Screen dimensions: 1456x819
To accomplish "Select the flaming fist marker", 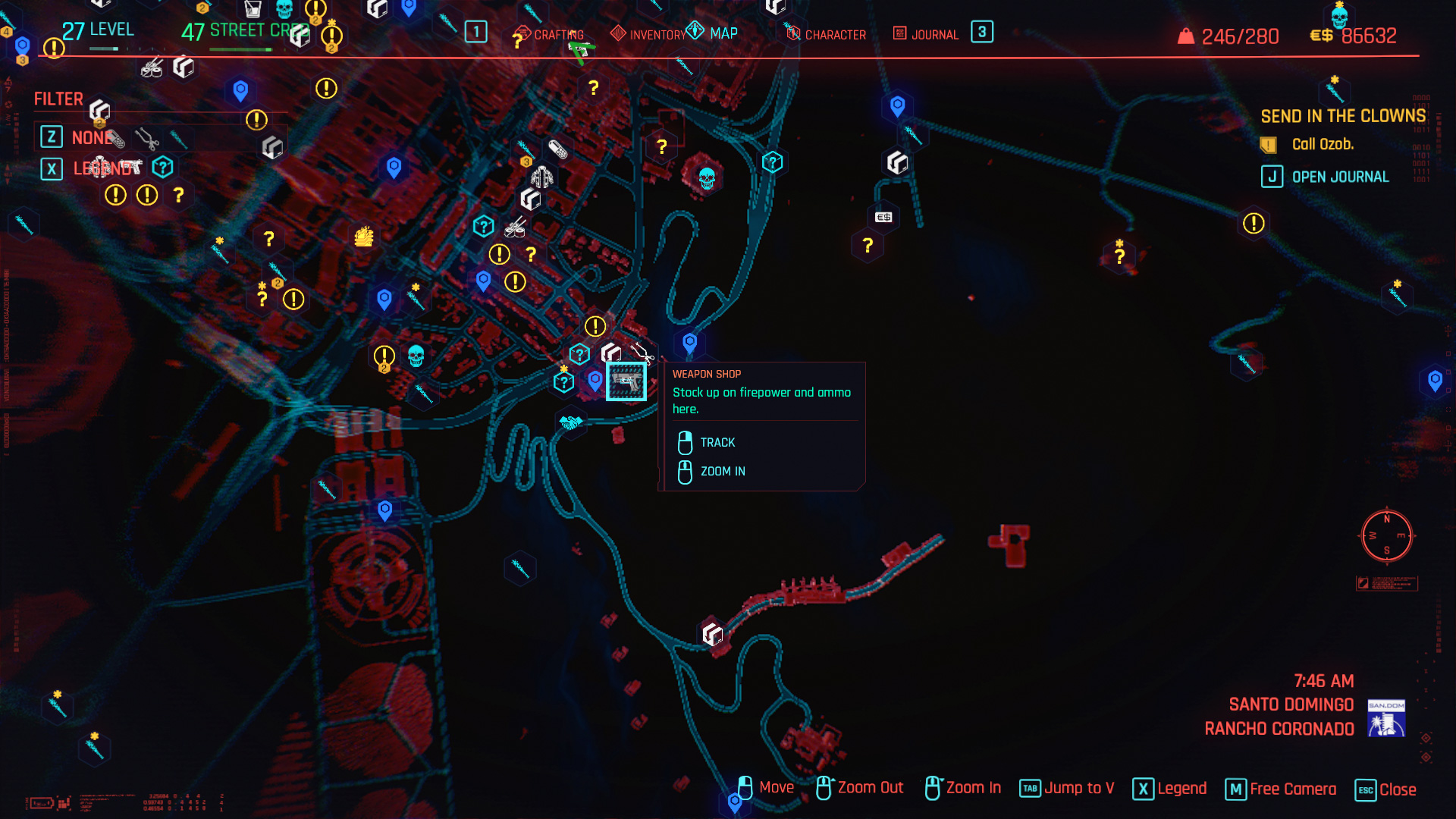I will pyautogui.click(x=364, y=237).
